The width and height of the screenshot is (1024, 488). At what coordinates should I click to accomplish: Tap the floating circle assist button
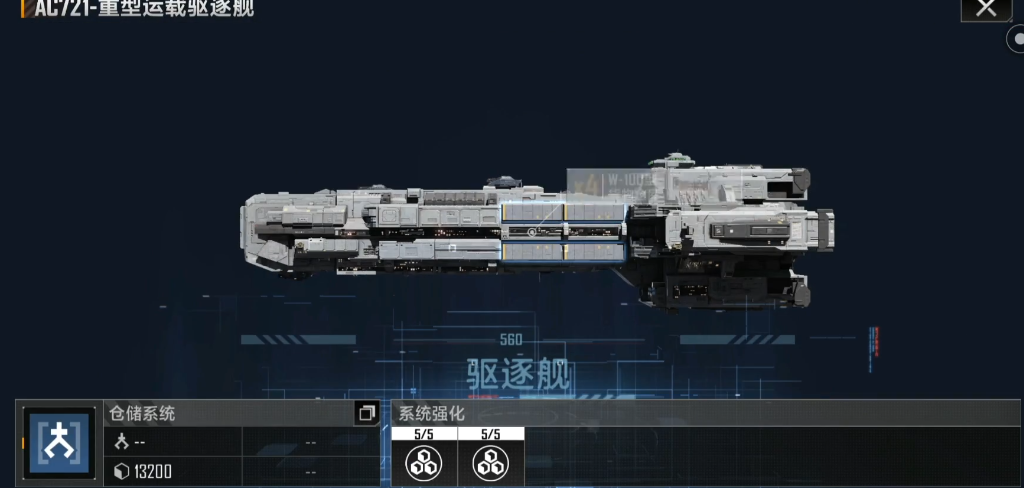click(x=1016, y=39)
